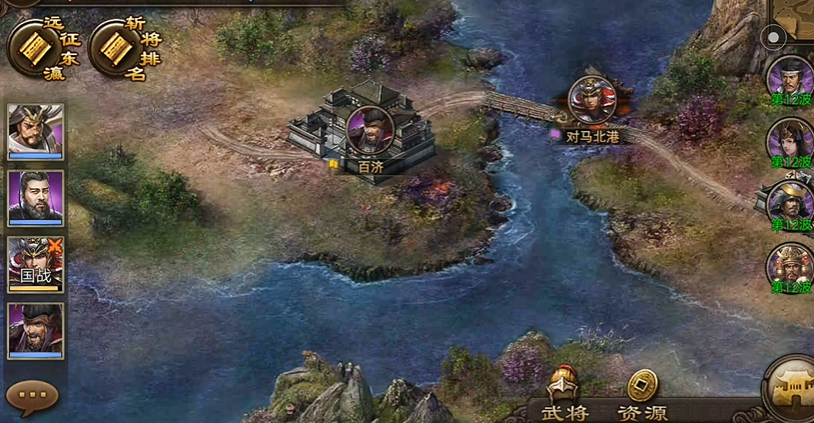
Task: Select the red-faced enemy wave portrait
Action: [790, 266]
